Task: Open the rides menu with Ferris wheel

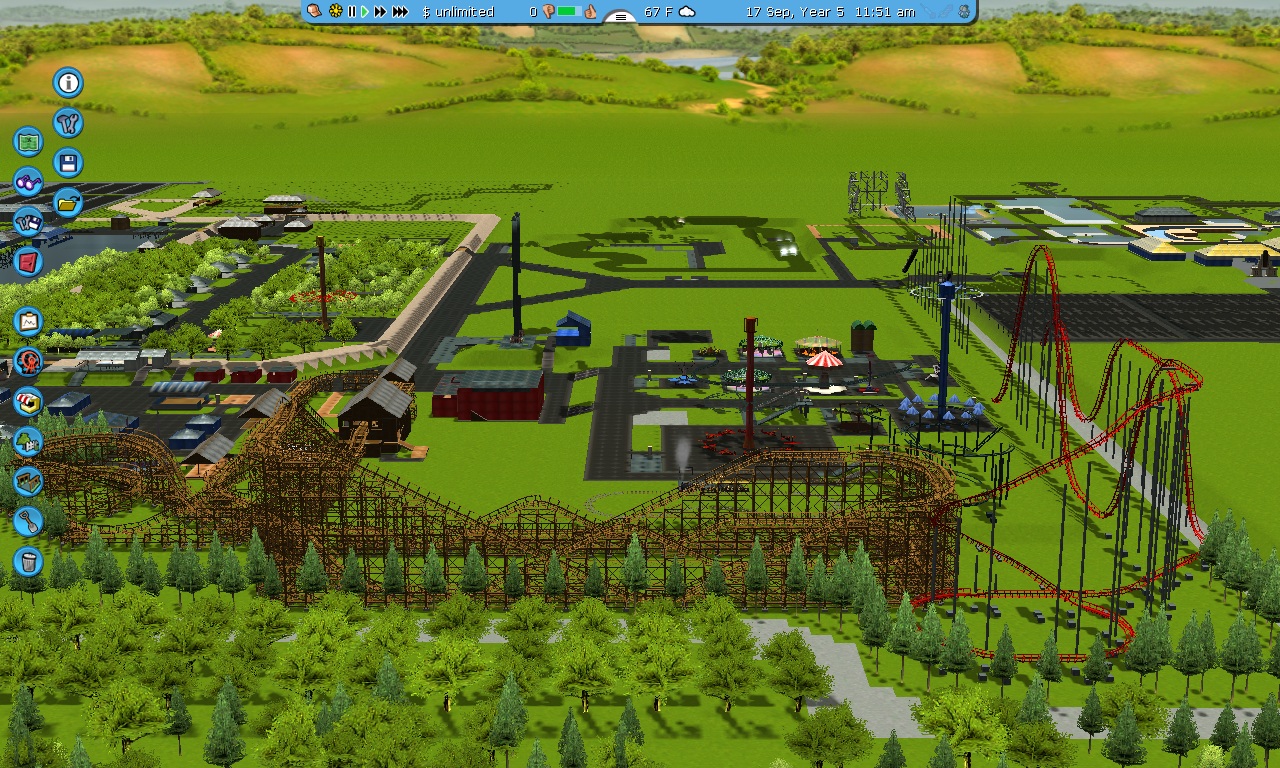Action: pos(28,362)
